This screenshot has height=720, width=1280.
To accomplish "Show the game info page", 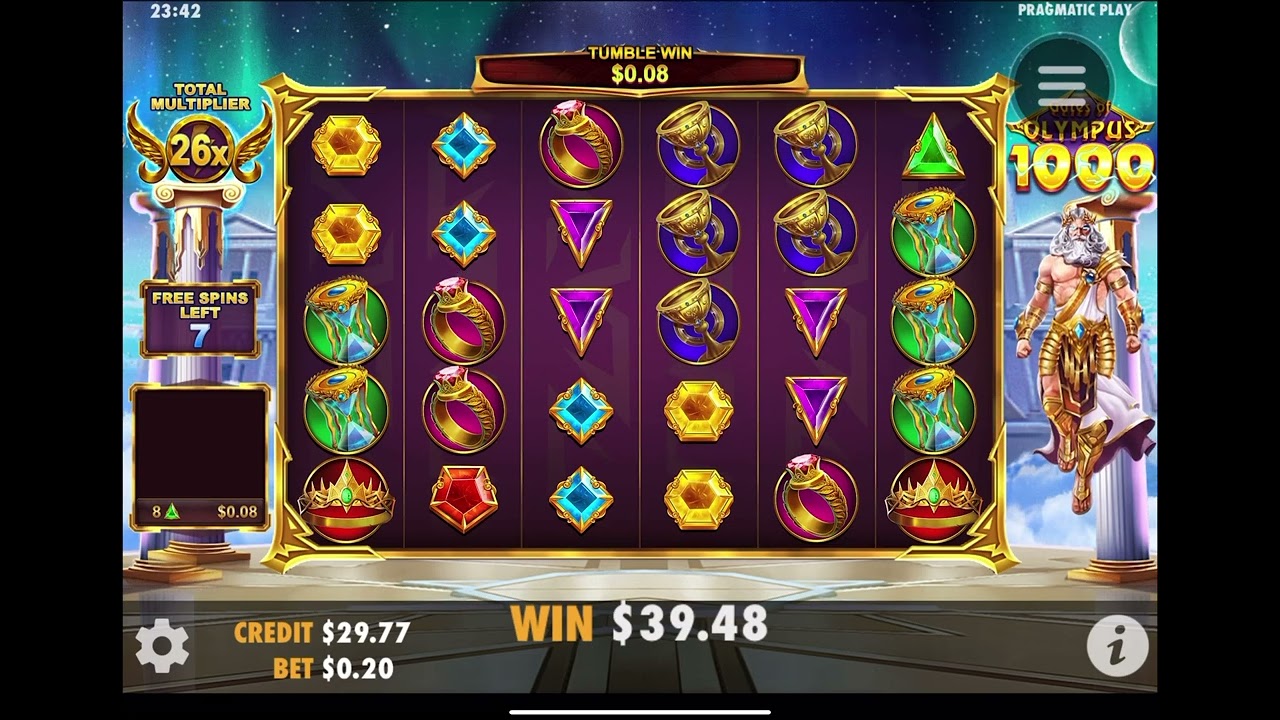I will [x=1116, y=646].
